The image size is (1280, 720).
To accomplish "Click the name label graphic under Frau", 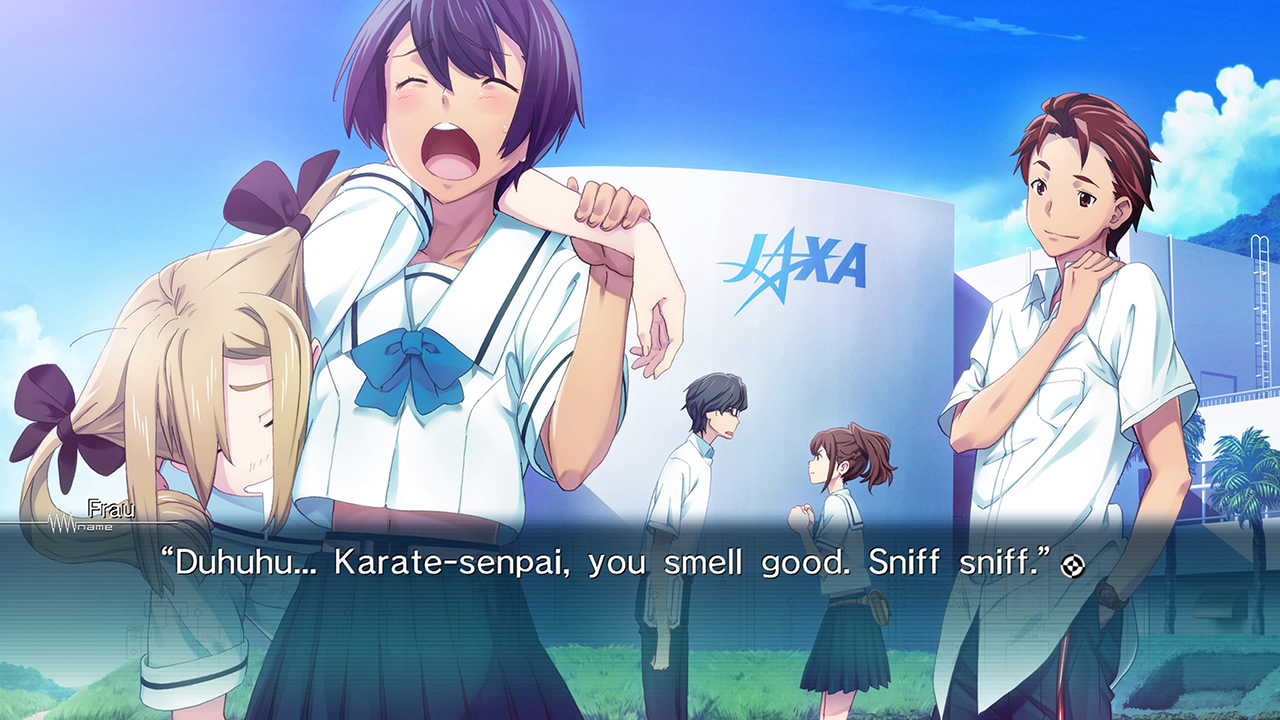I will tap(96, 527).
